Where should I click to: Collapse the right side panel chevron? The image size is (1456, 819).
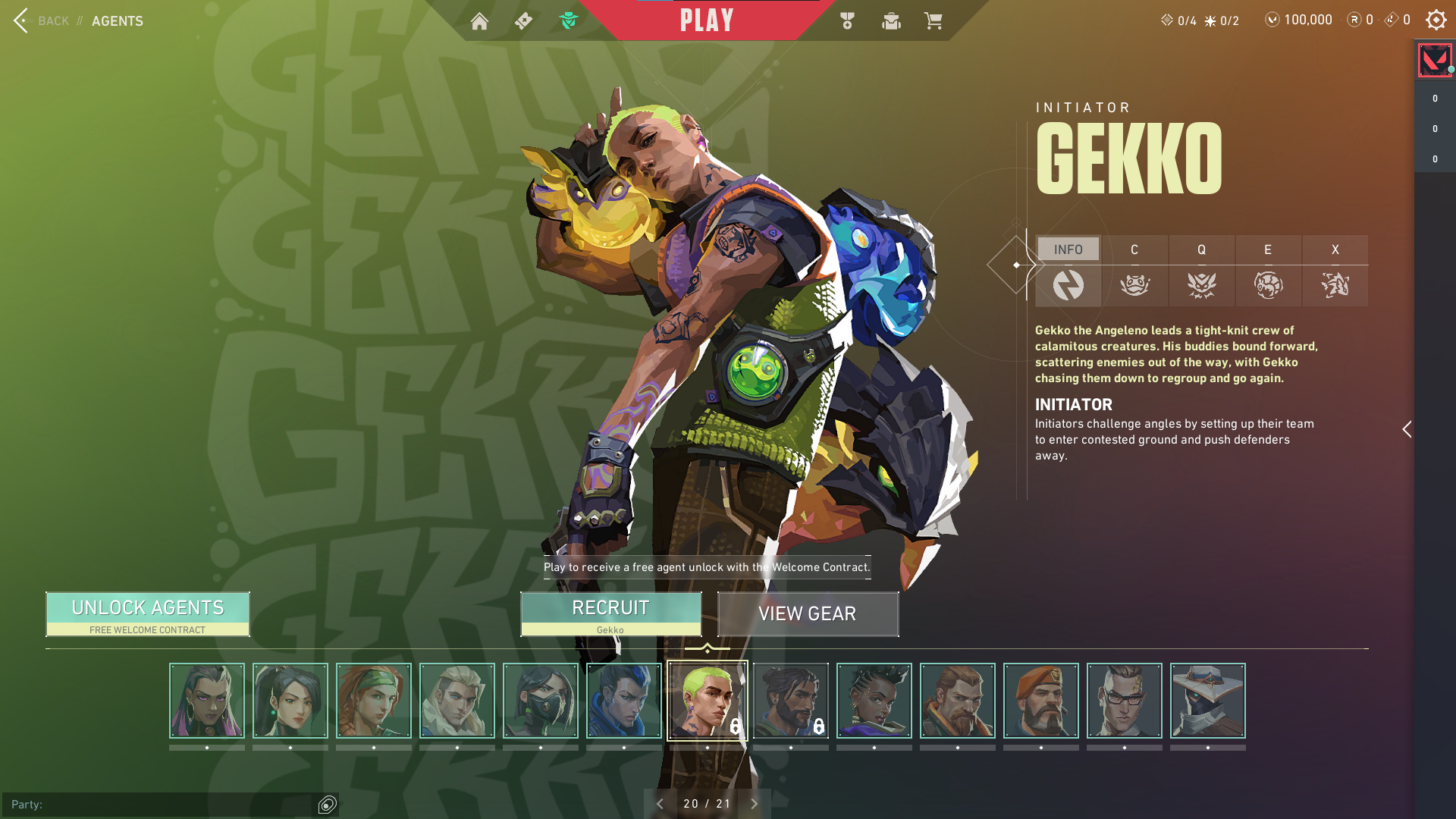click(x=1407, y=429)
